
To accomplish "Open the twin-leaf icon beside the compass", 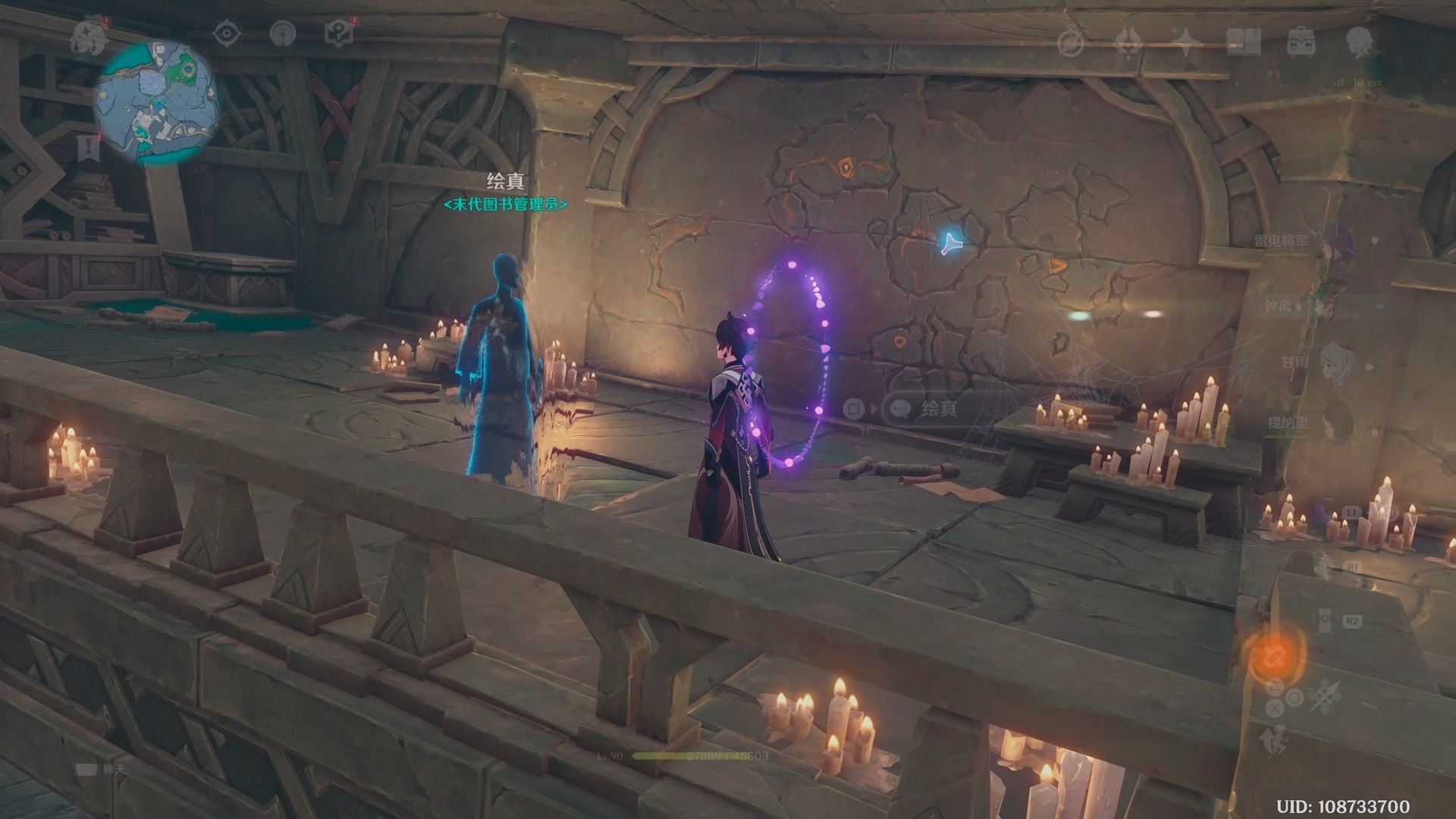I will [x=1129, y=42].
